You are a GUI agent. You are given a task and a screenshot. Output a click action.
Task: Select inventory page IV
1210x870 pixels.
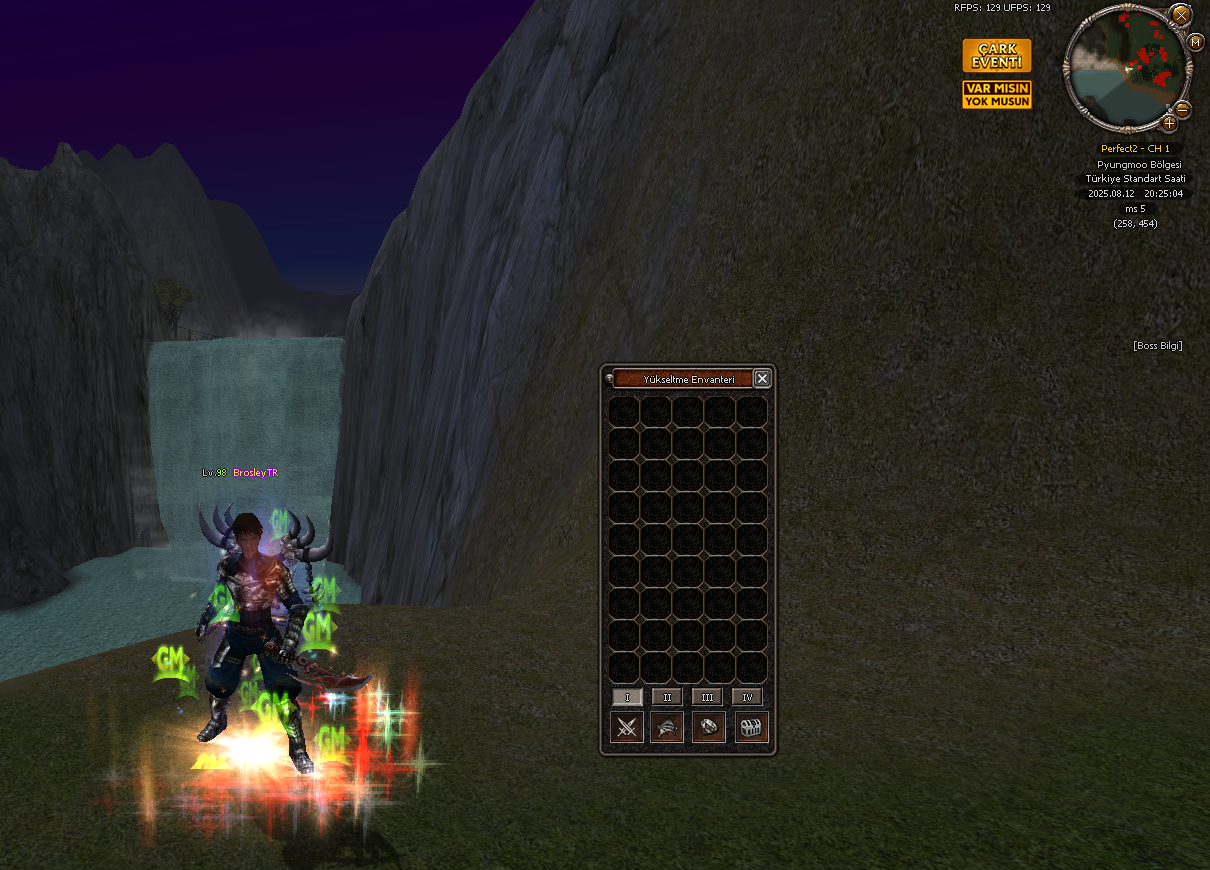coord(747,697)
